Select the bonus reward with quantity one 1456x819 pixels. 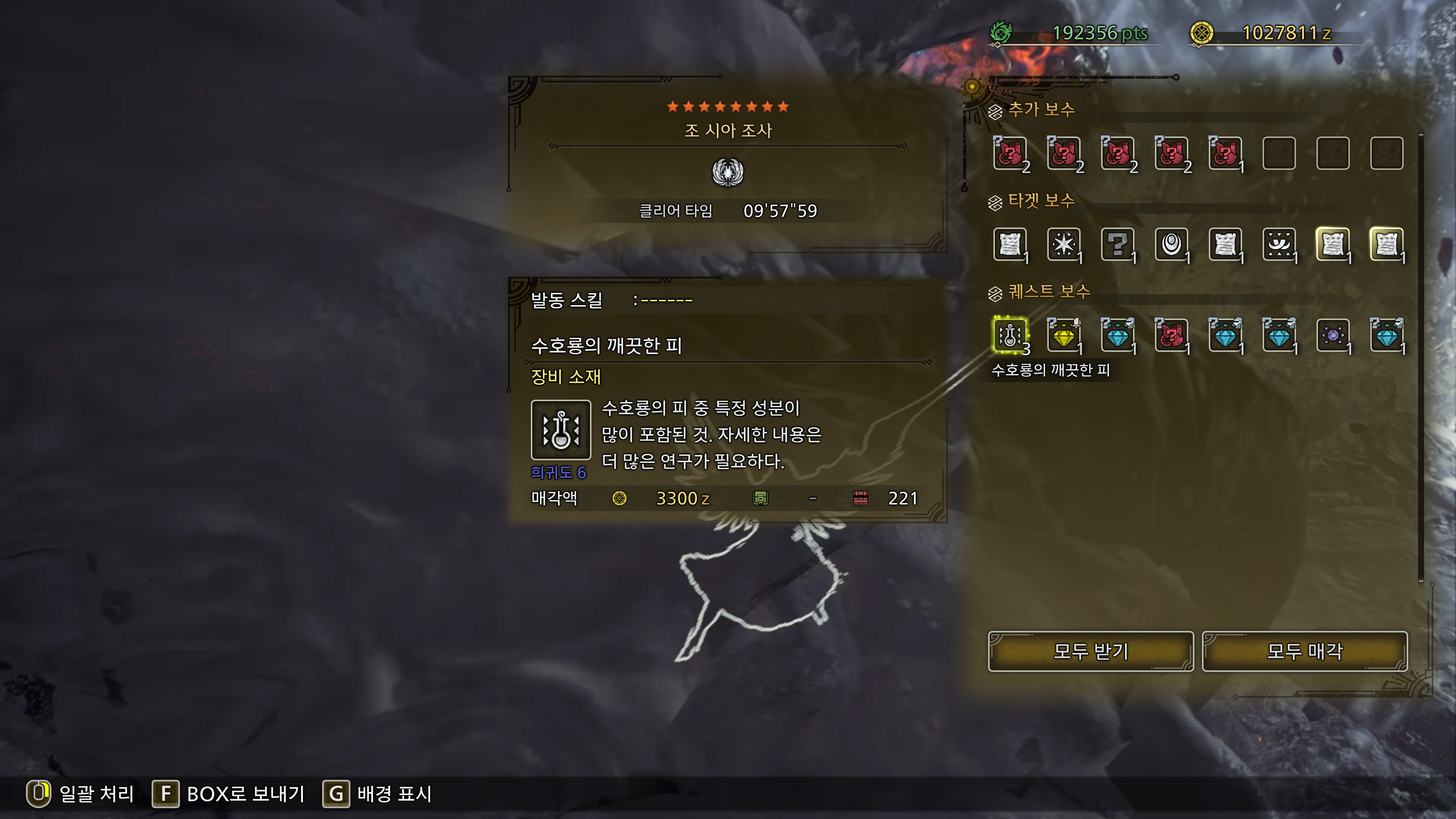point(1225,153)
